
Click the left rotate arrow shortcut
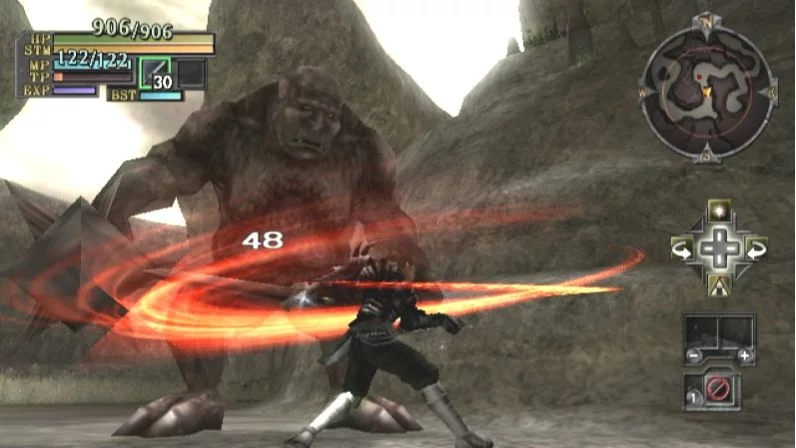[682, 247]
